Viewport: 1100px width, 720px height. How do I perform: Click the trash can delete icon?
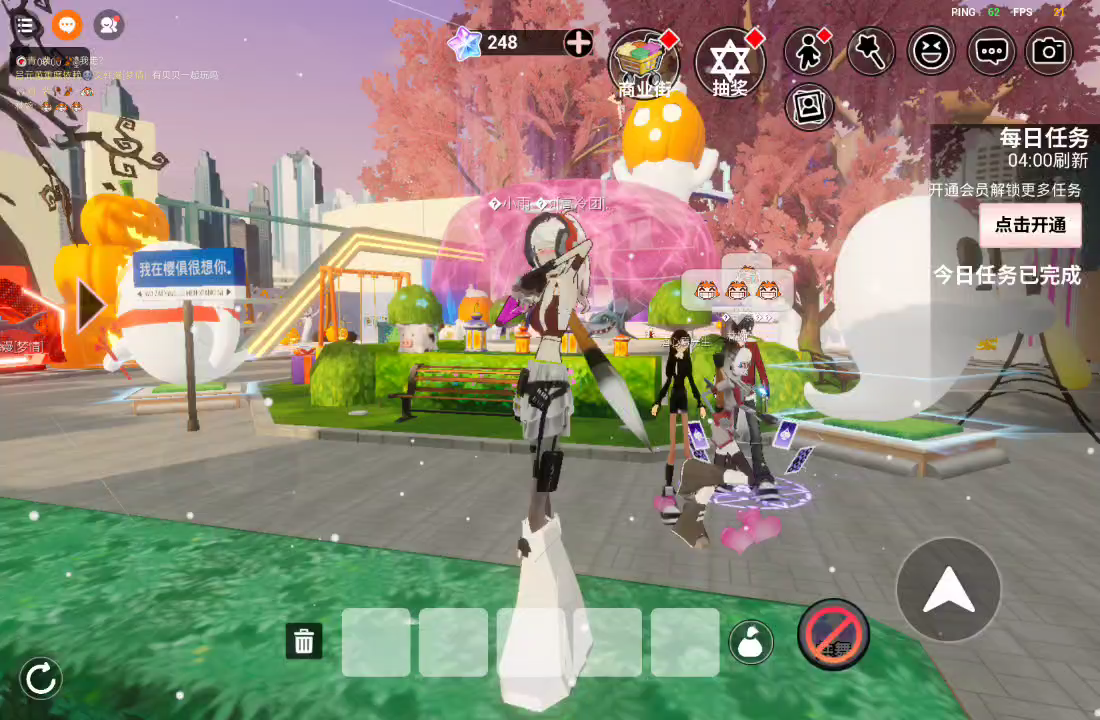[304, 641]
